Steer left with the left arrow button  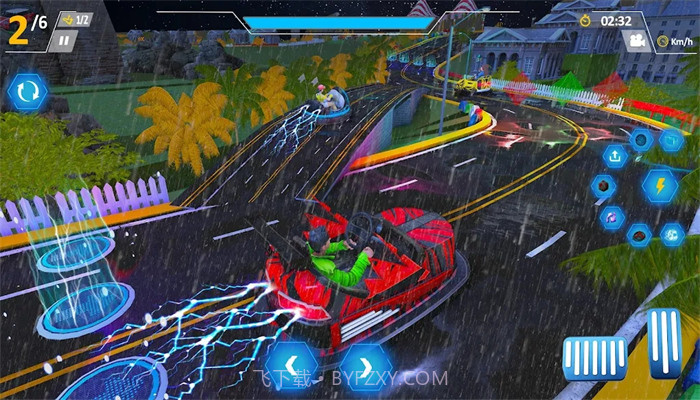(x=291, y=363)
